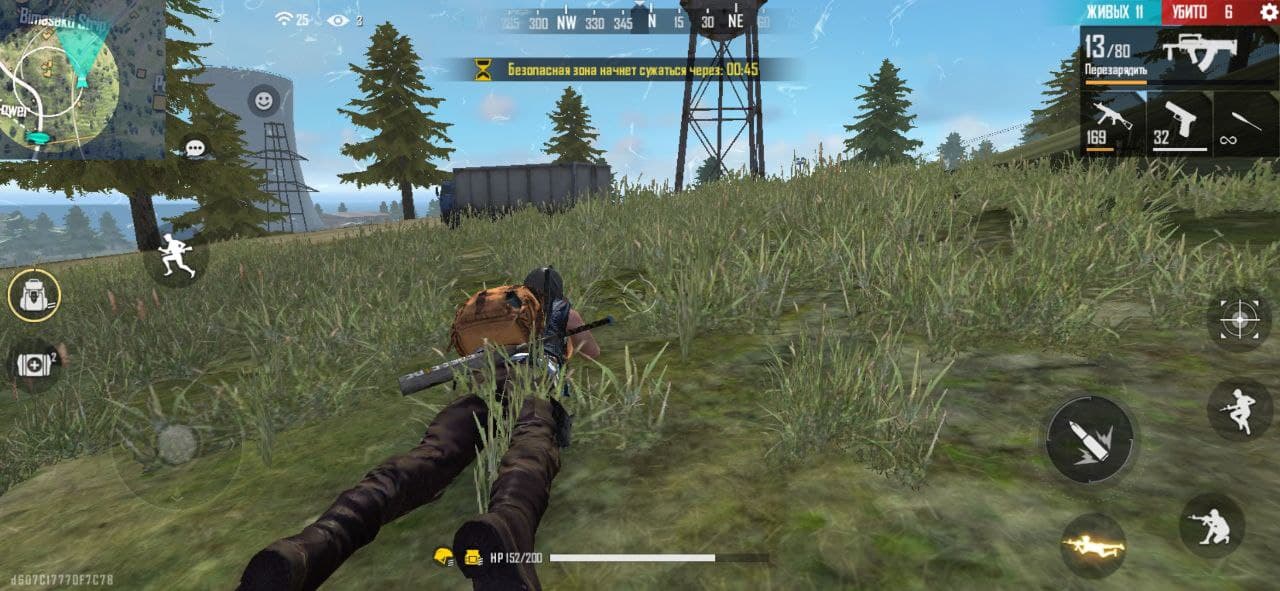Tap the jump button

coord(1239,407)
